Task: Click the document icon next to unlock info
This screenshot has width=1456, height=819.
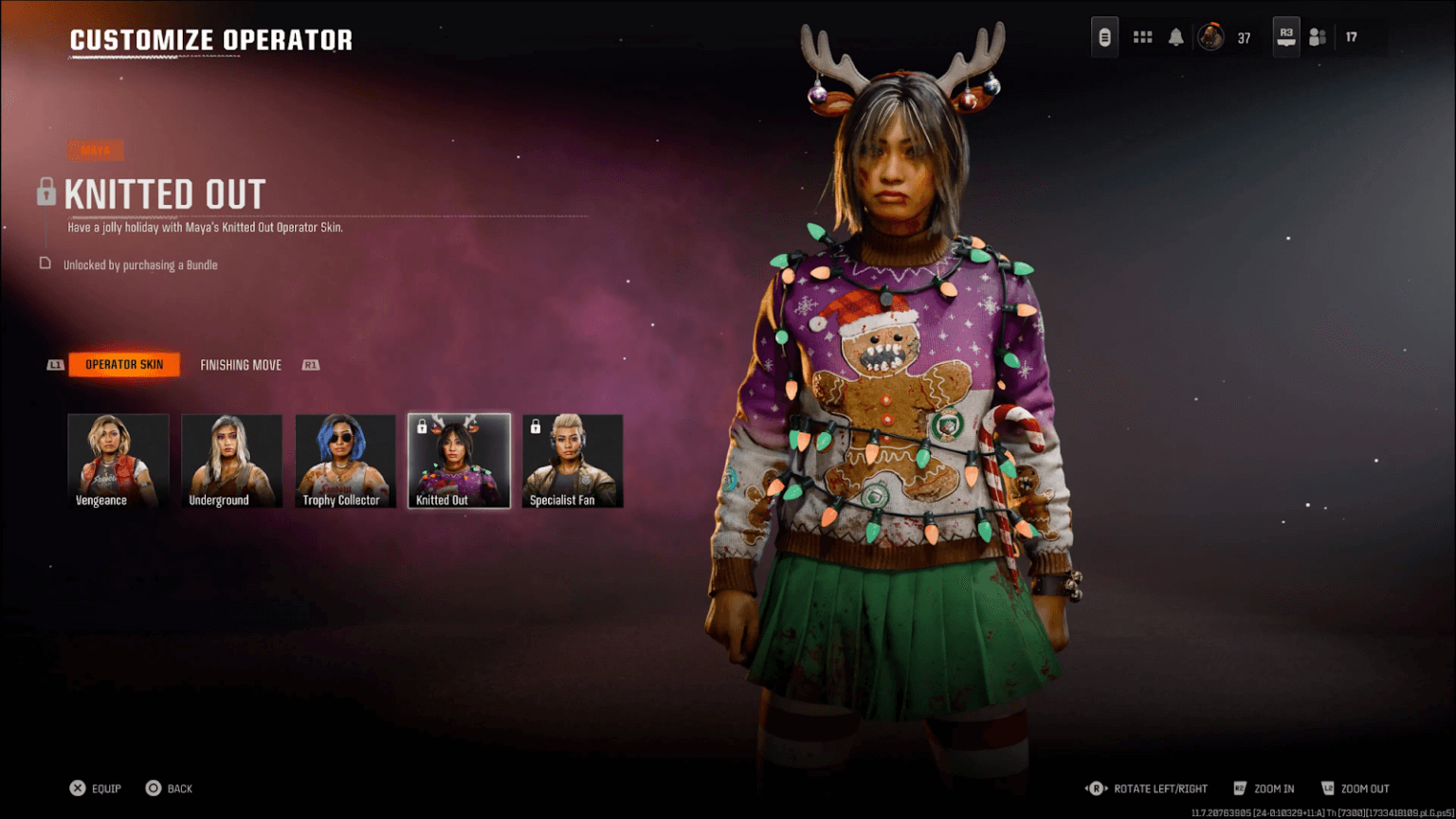Action: coord(45,264)
